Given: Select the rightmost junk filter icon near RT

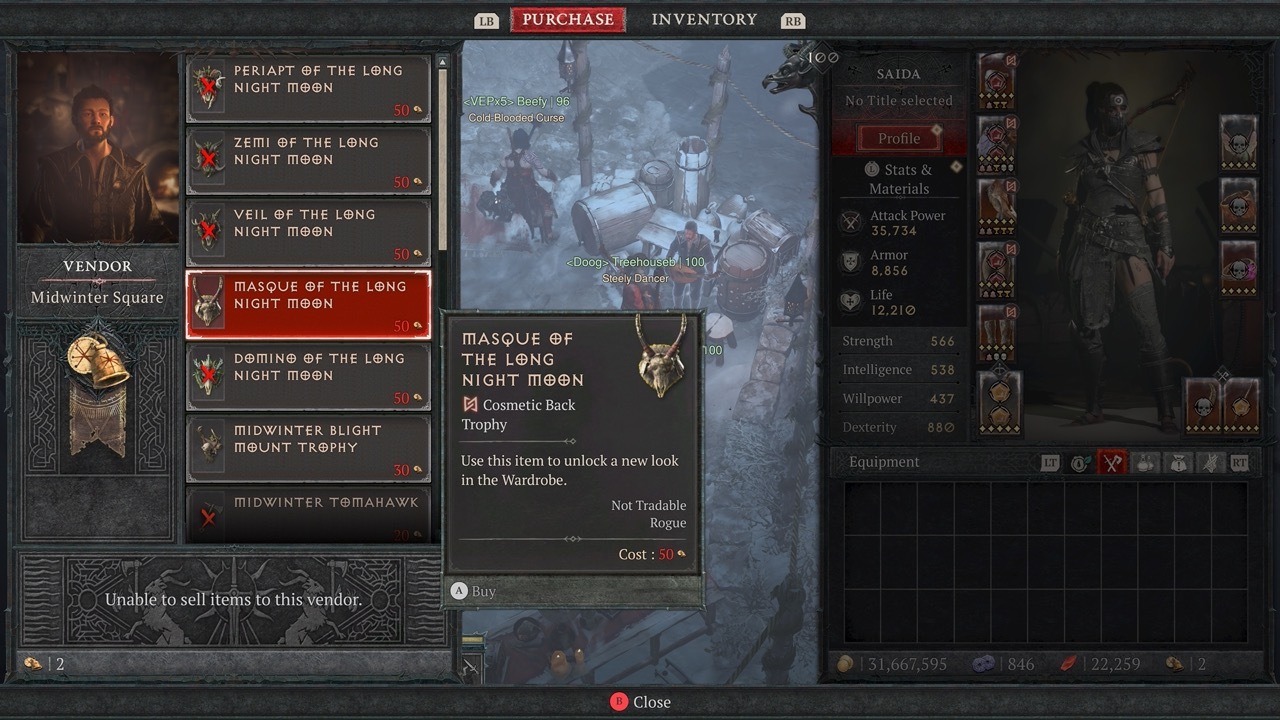Looking at the screenshot, I should pos(1212,463).
